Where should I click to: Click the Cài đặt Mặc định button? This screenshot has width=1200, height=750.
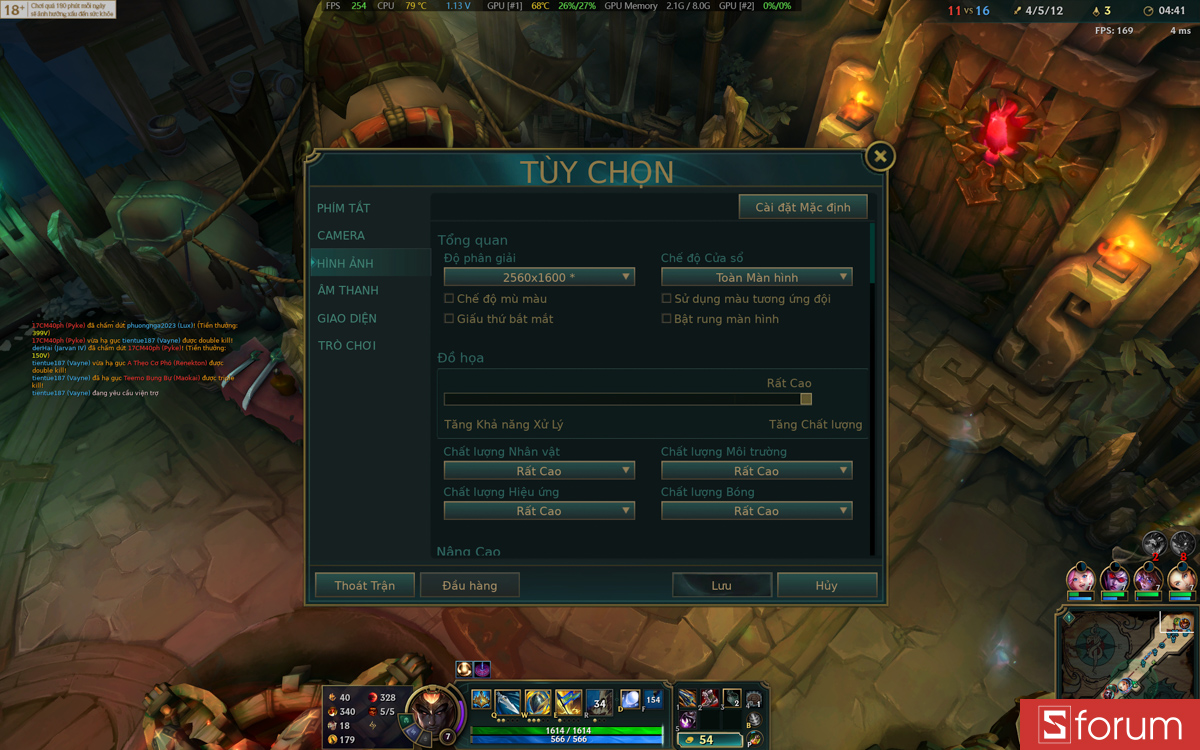(803, 207)
